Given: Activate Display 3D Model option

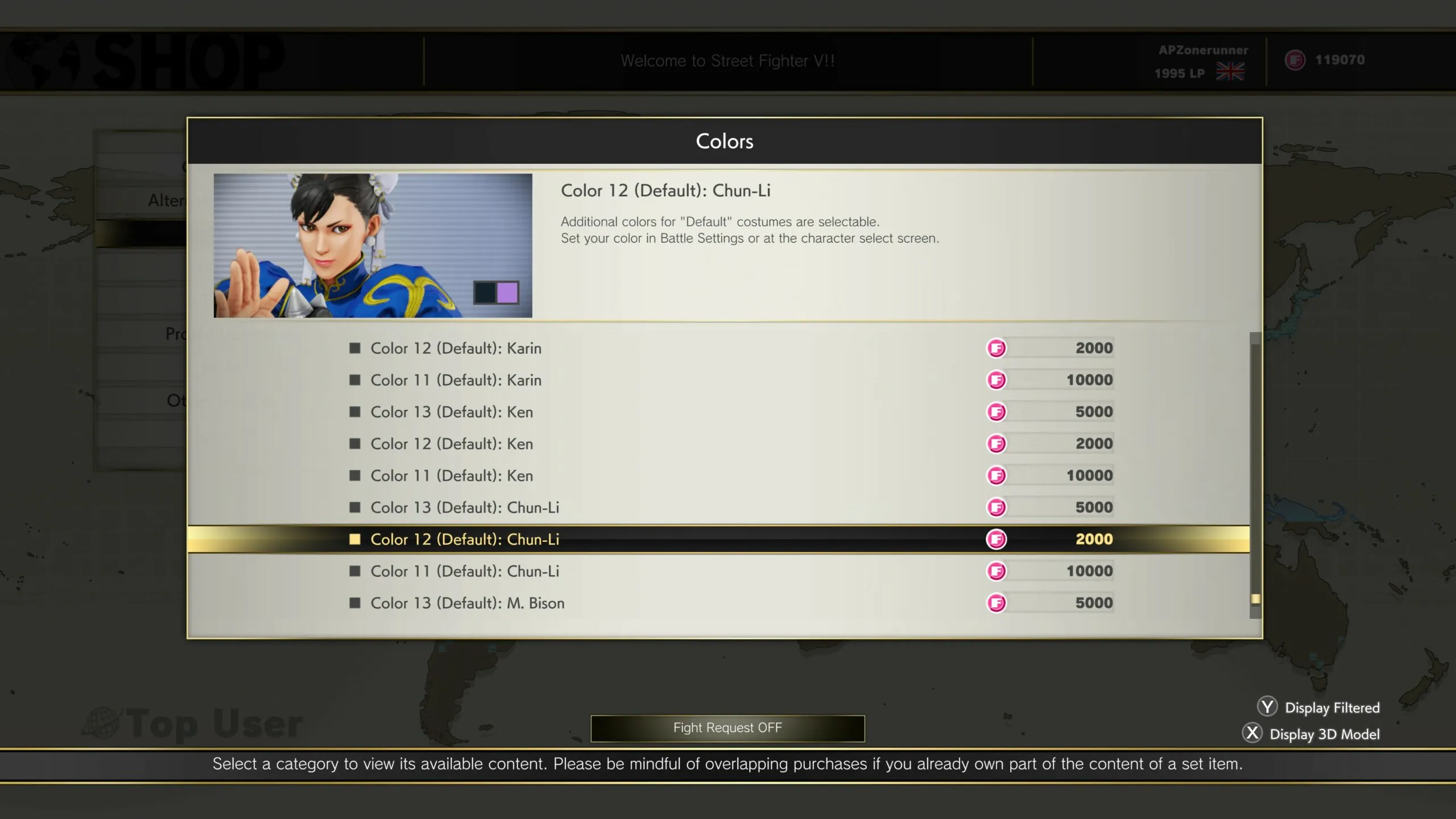Looking at the screenshot, I should pos(1325,734).
